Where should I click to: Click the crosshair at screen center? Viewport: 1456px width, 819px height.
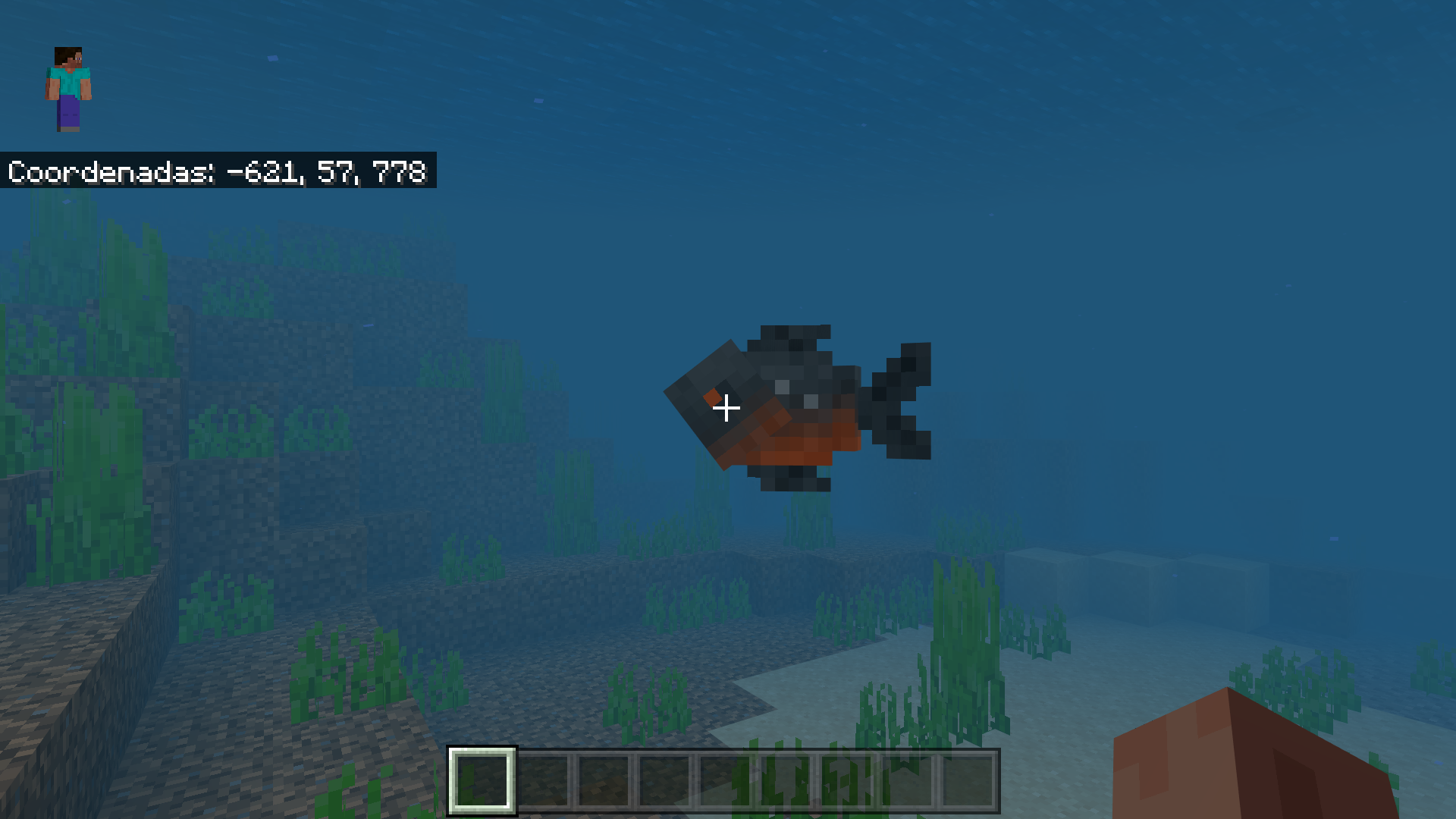point(728,408)
